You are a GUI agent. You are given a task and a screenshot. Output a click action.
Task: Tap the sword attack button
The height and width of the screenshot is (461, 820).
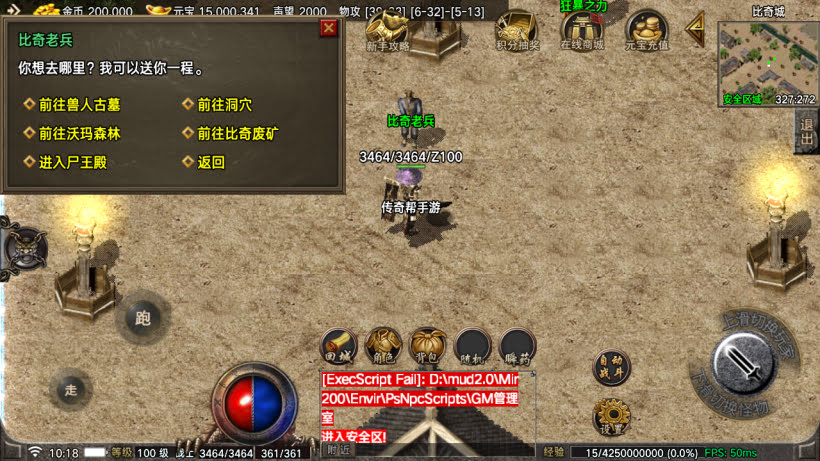coord(745,365)
